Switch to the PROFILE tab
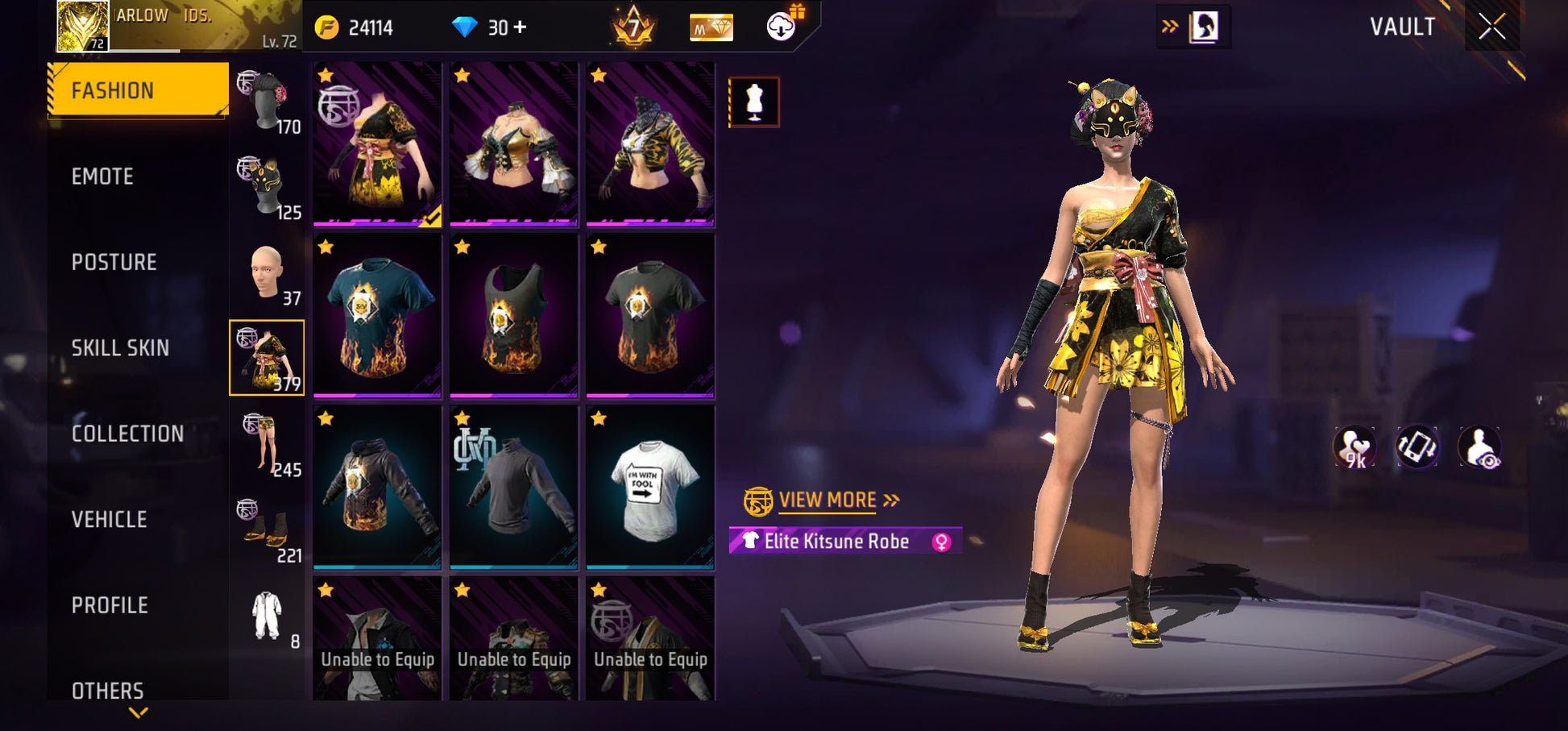 110,605
